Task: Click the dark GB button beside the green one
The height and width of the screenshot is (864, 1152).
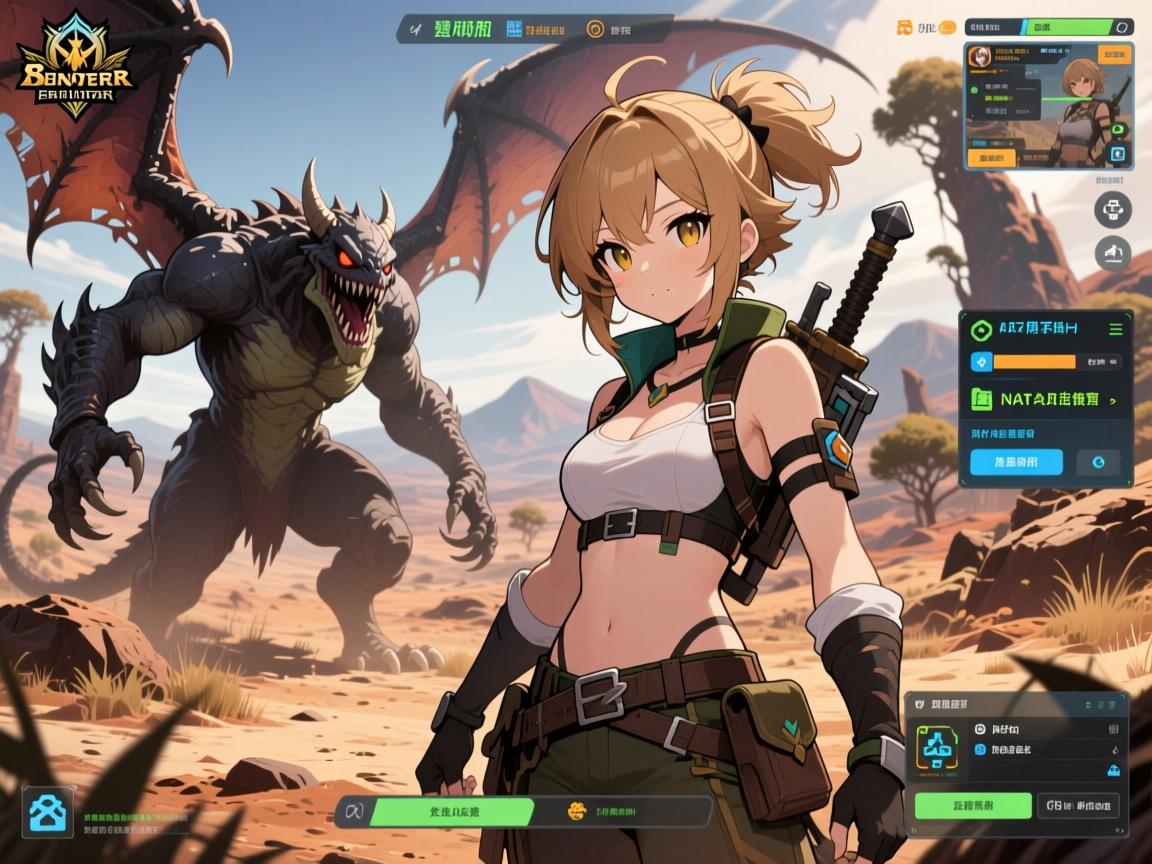Action: pos(1078,805)
